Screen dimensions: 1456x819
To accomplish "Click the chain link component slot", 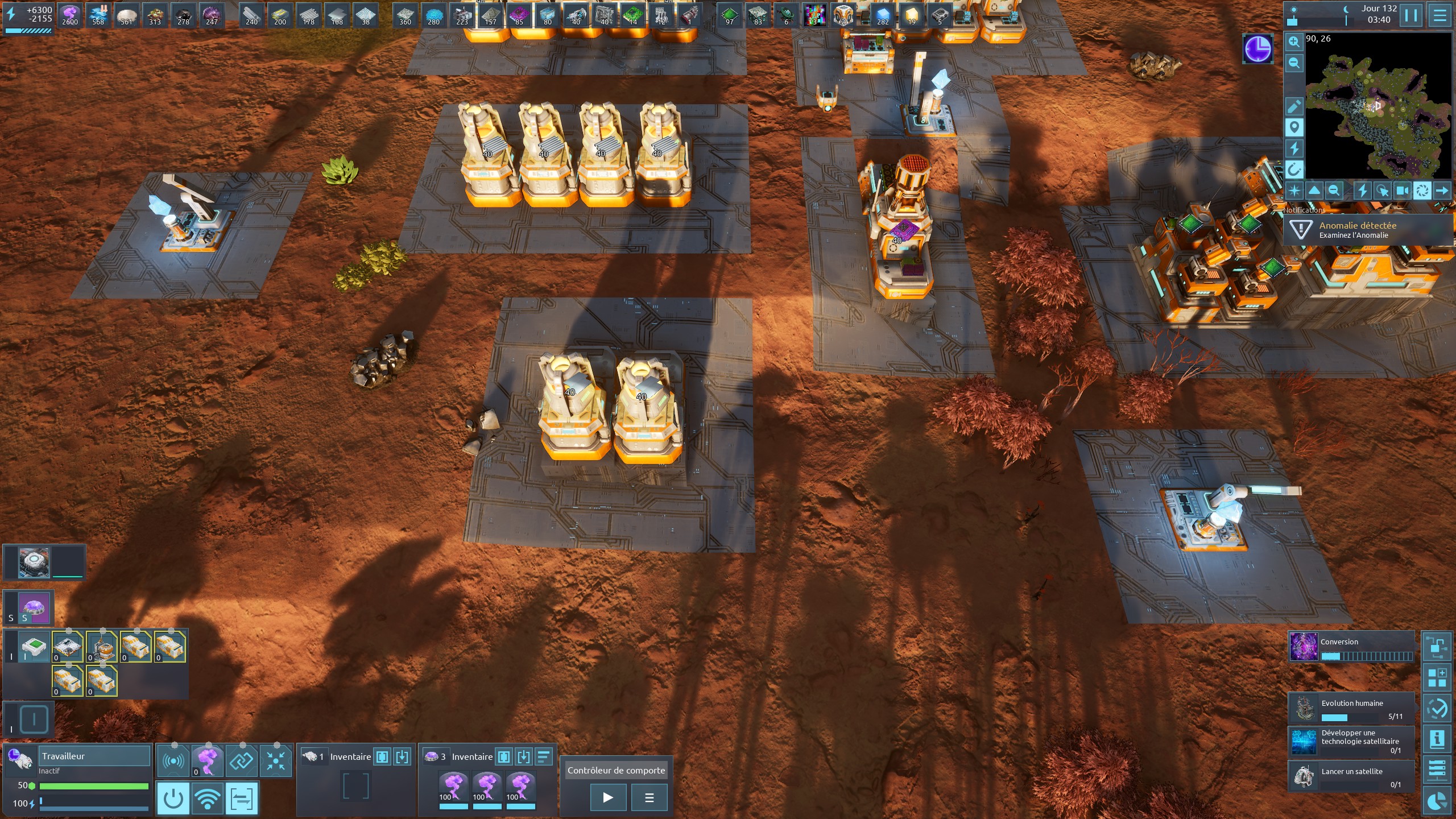I will click(x=242, y=760).
